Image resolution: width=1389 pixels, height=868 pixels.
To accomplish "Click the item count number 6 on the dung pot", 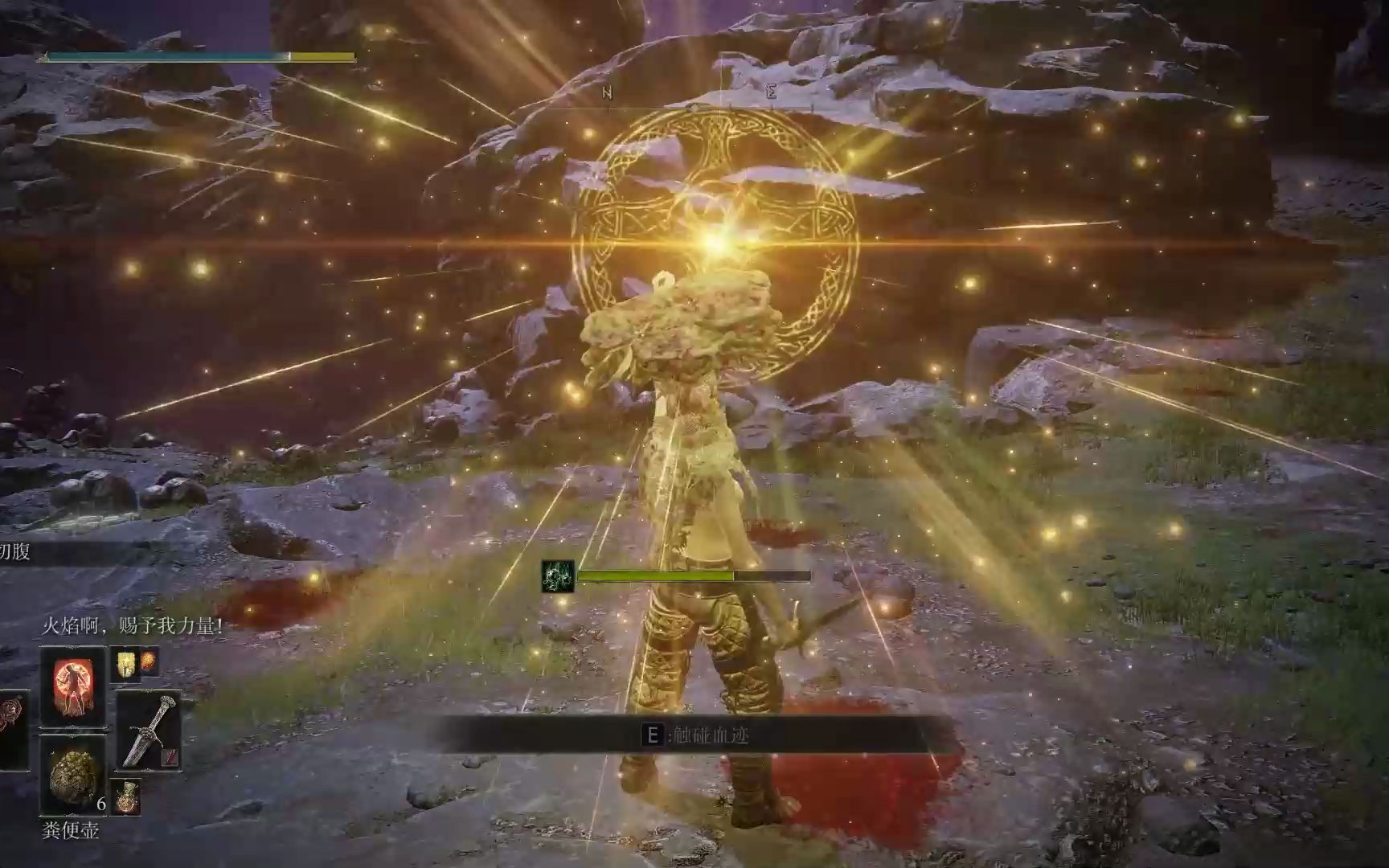I will click(100, 804).
